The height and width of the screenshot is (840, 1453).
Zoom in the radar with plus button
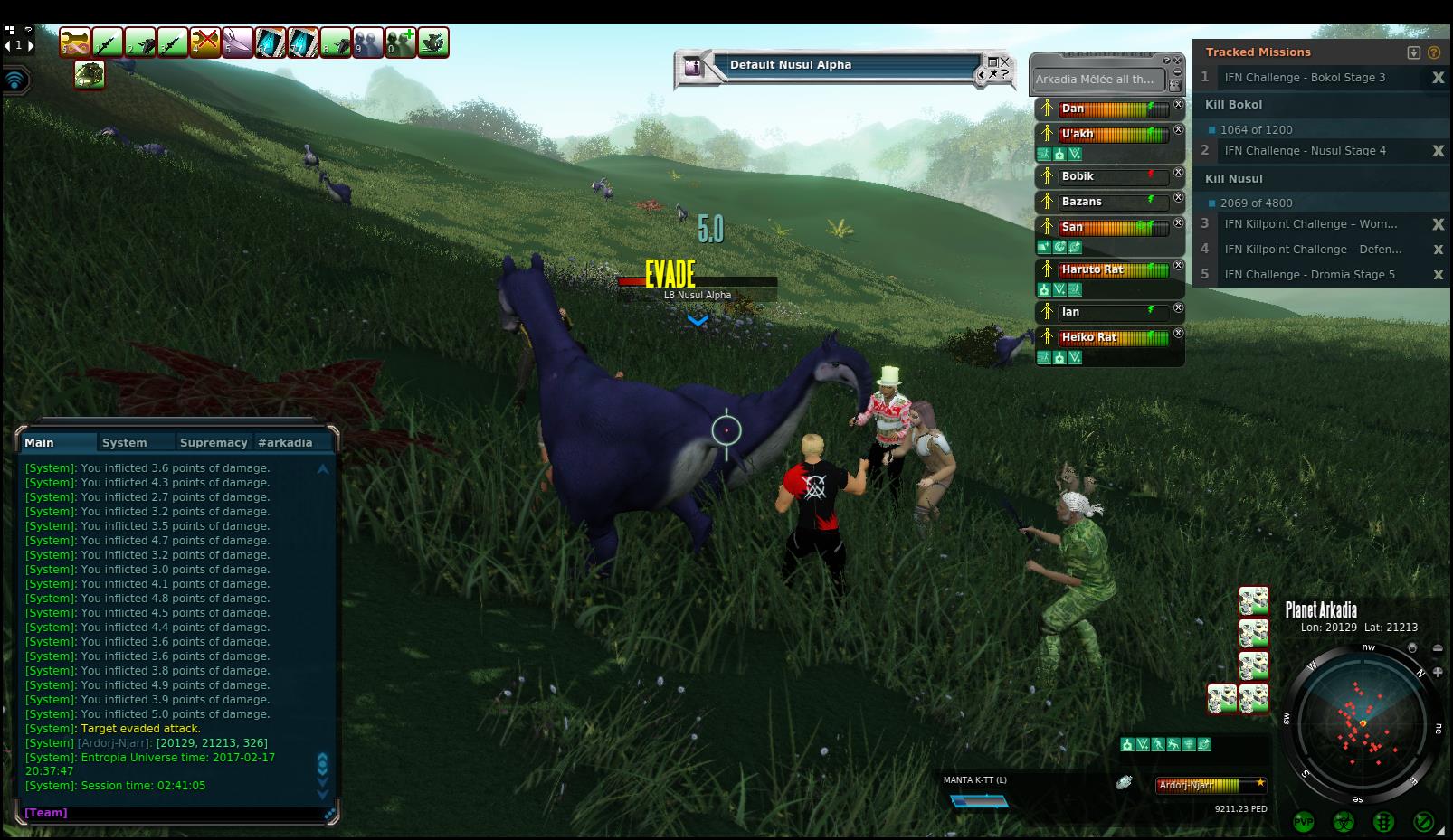tap(1438, 672)
